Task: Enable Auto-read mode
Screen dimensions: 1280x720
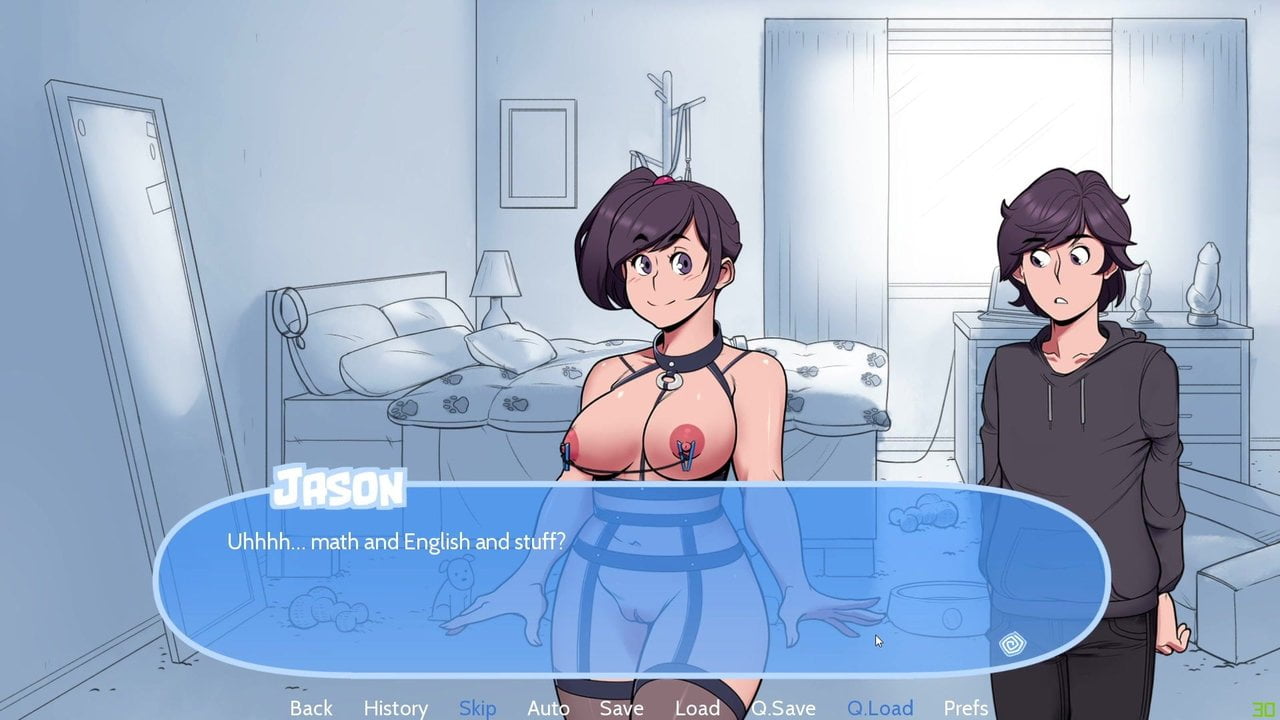Action: 548,708
